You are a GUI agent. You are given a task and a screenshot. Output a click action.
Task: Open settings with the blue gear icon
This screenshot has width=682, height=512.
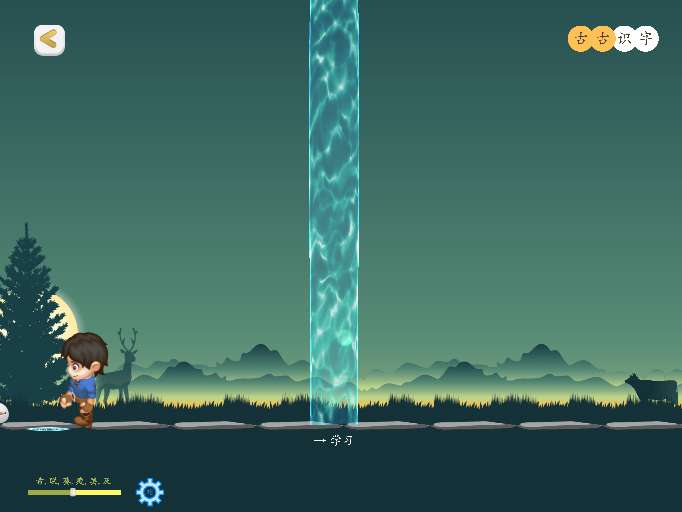pyautogui.click(x=150, y=491)
